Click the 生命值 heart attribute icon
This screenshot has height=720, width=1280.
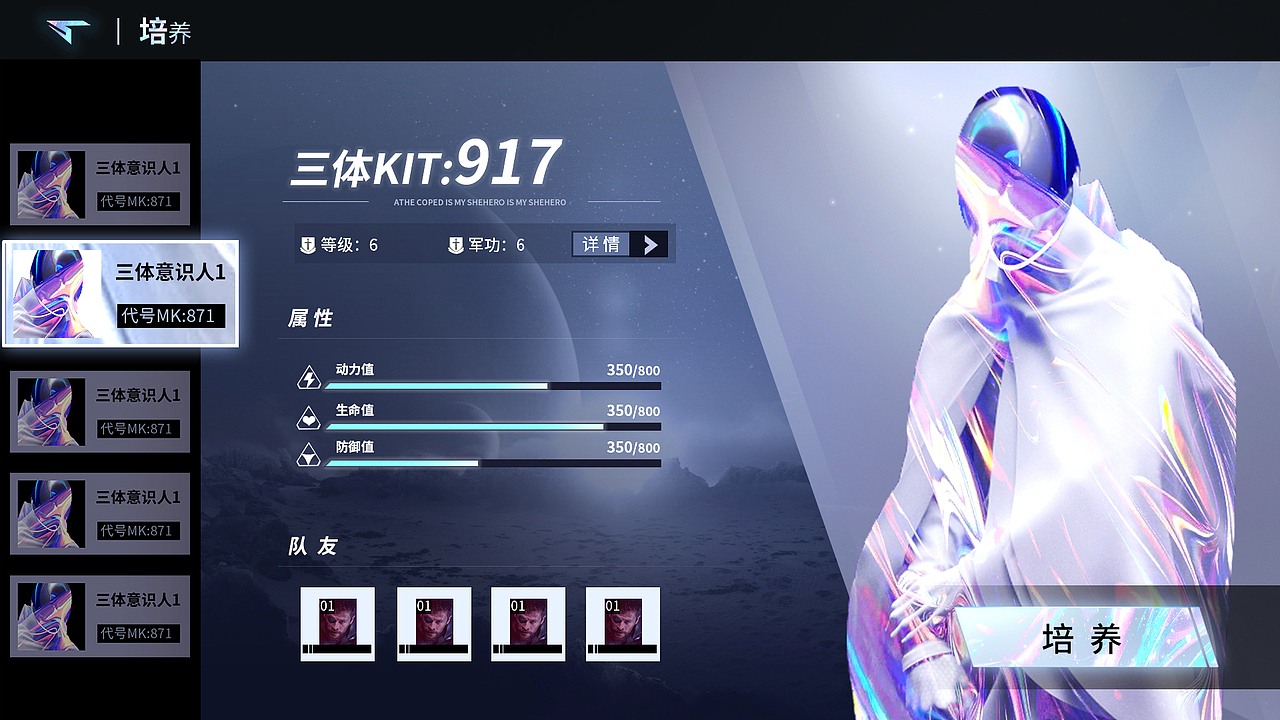[x=308, y=415]
